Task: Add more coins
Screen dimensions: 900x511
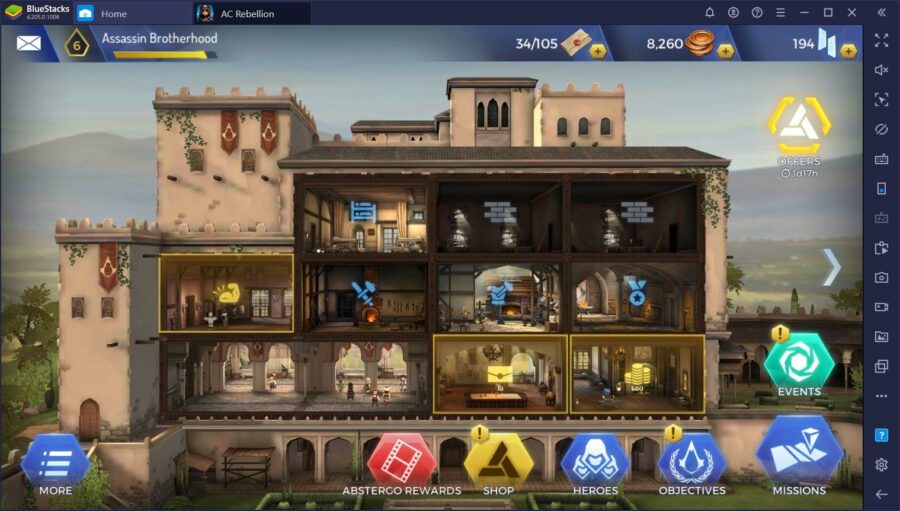Action: pyautogui.click(x=725, y=50)
